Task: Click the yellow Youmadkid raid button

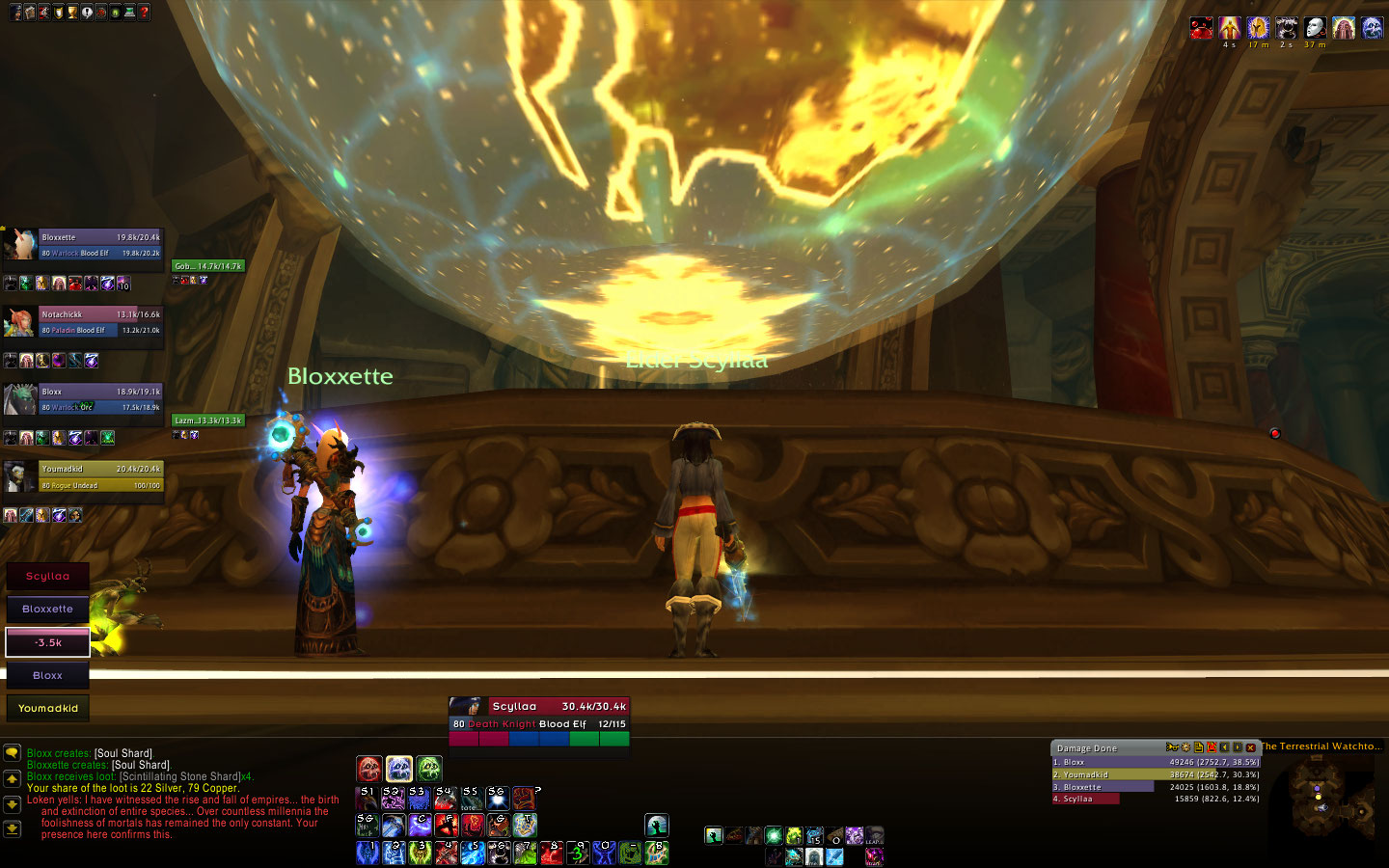Action: pos(47,708)
